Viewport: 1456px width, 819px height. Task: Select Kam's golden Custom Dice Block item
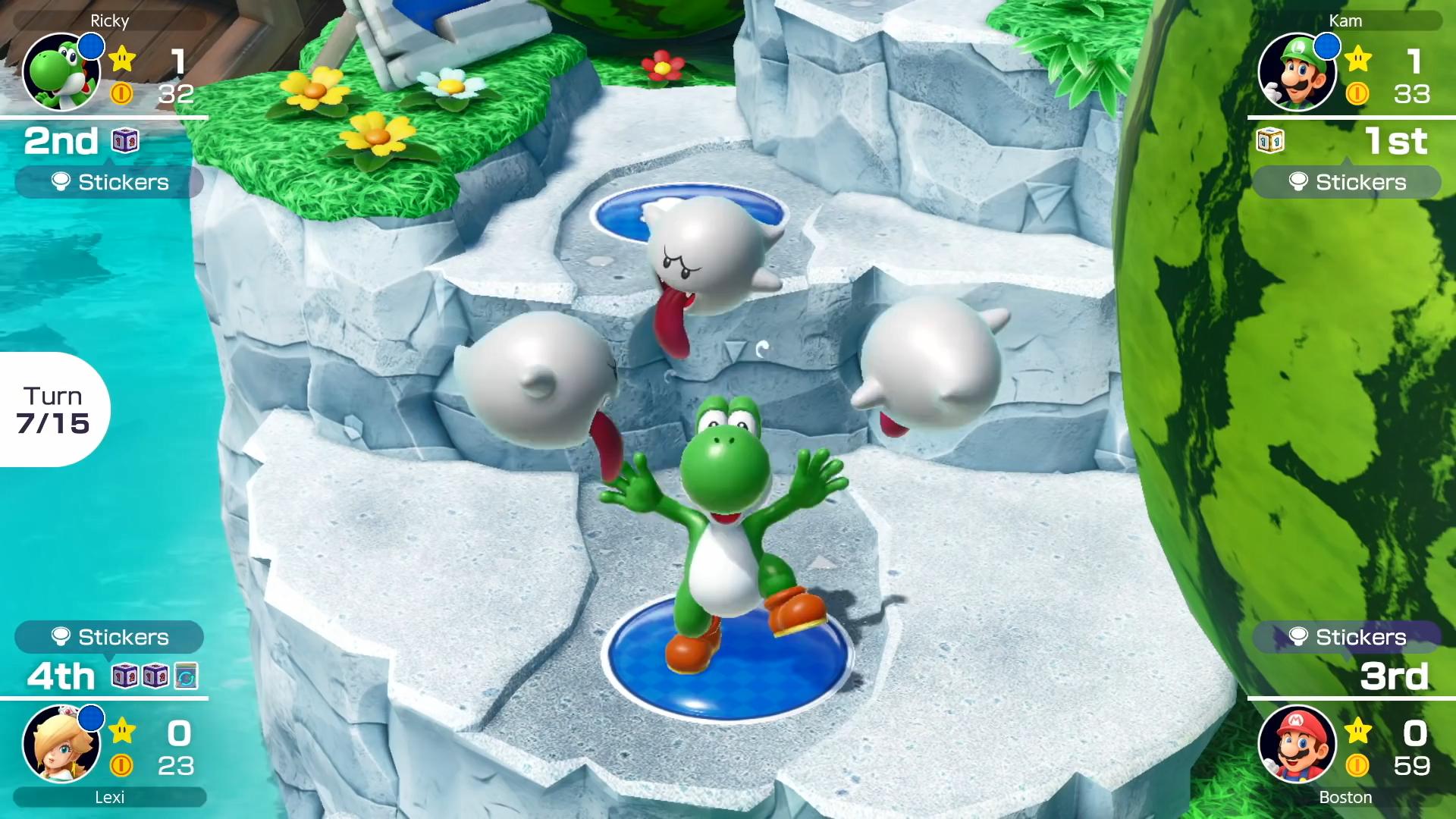(1269, 141)
